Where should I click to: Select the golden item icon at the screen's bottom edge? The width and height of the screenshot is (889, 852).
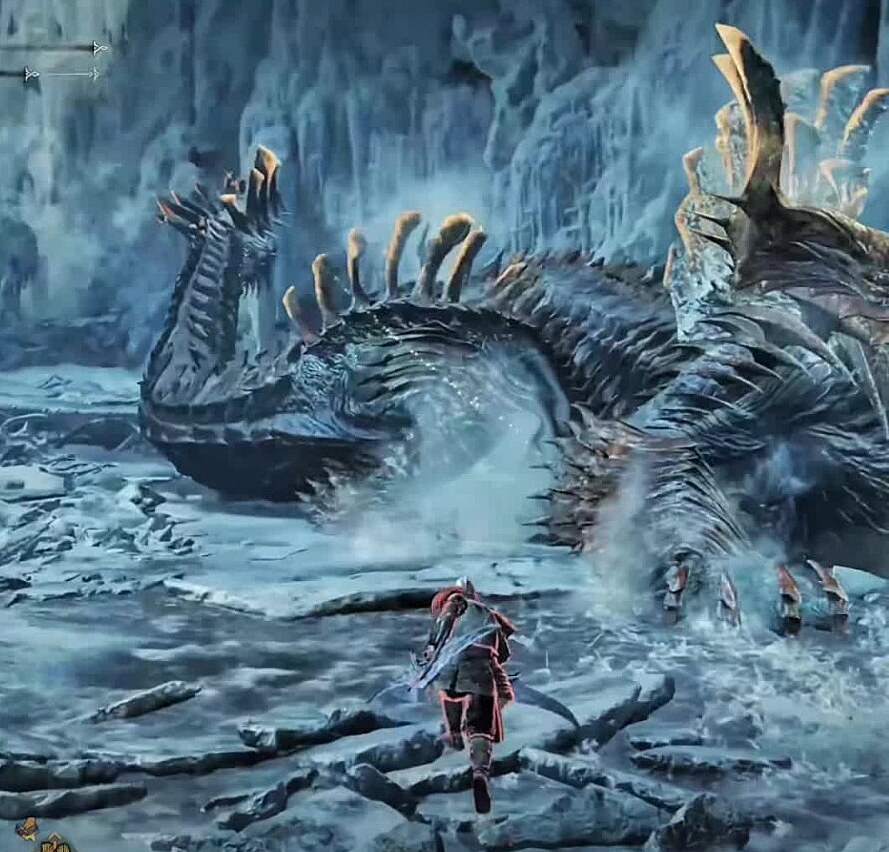pyautogui.click(x=56, y=844)
